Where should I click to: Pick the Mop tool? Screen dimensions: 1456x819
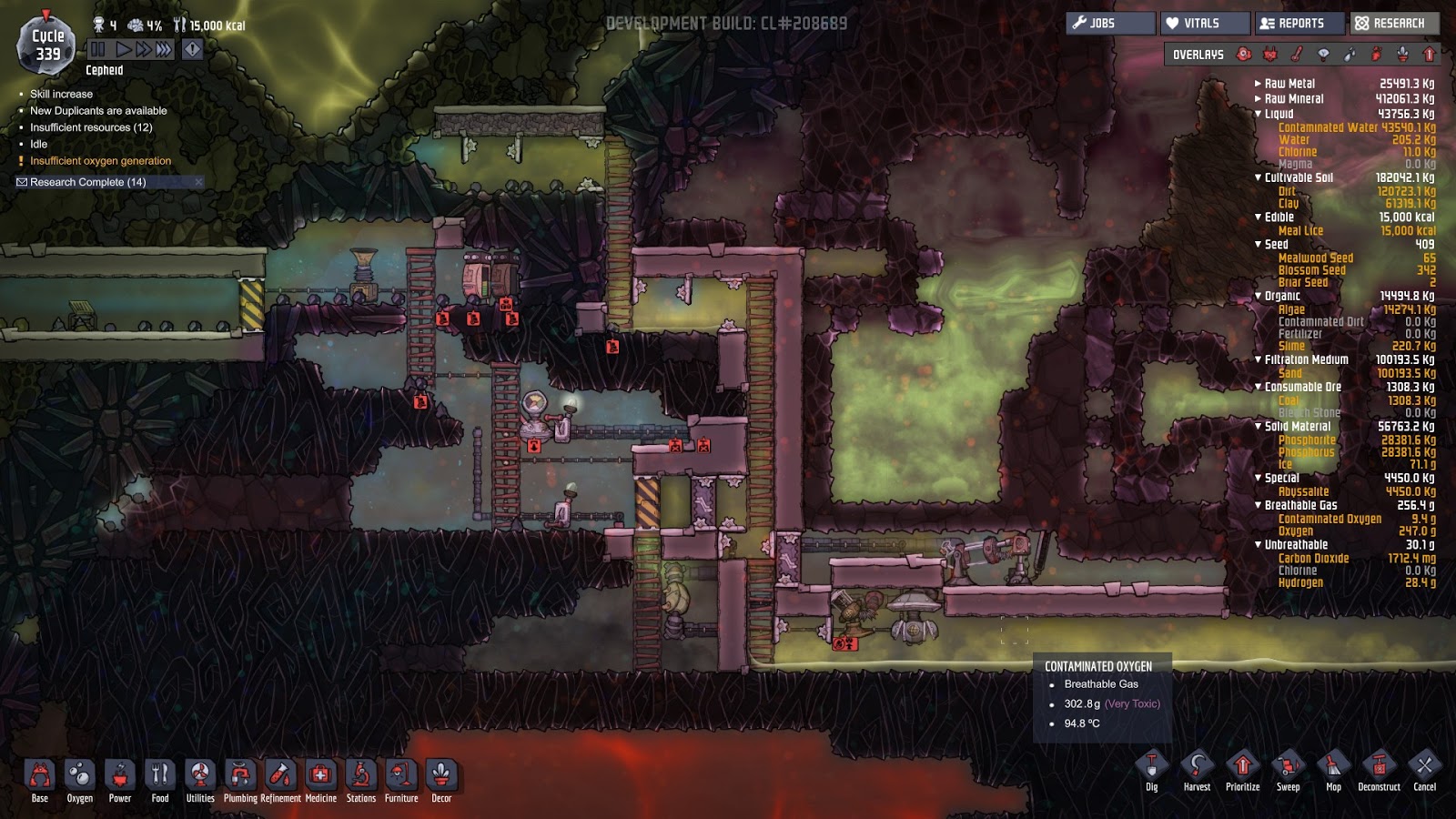point(1333,771)
